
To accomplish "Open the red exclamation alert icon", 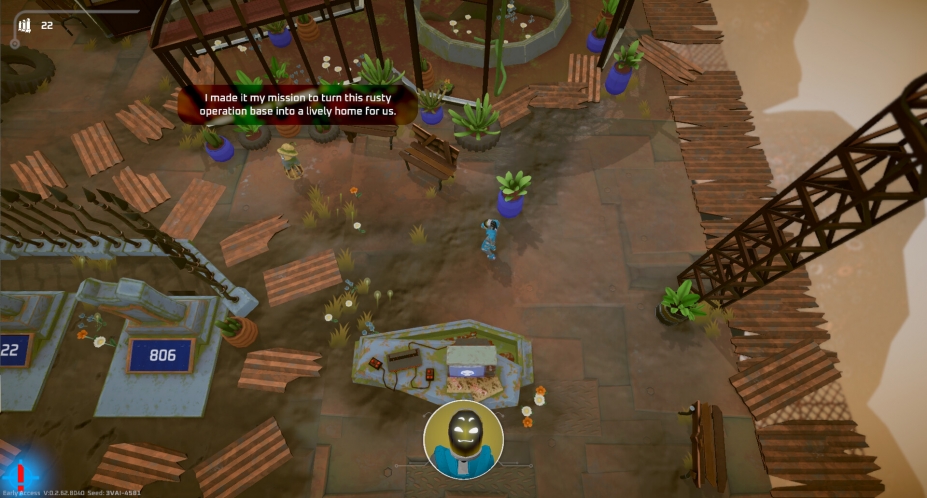I will (x=19, y=474).
